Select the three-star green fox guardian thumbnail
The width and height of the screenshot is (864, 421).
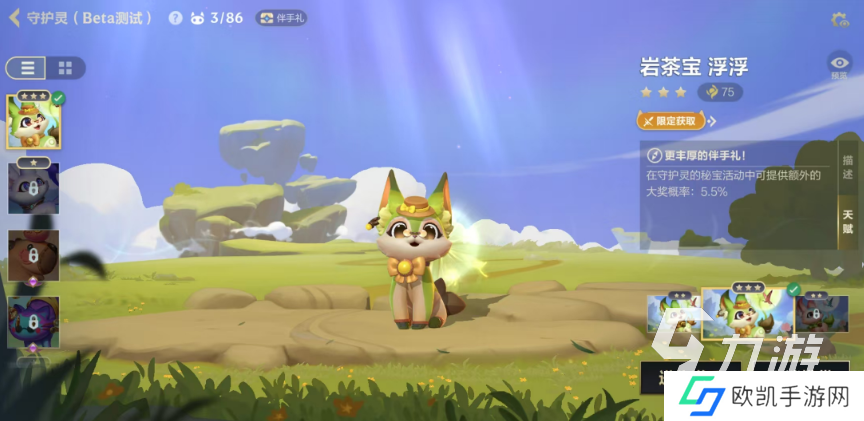click(x=33, y=122)
